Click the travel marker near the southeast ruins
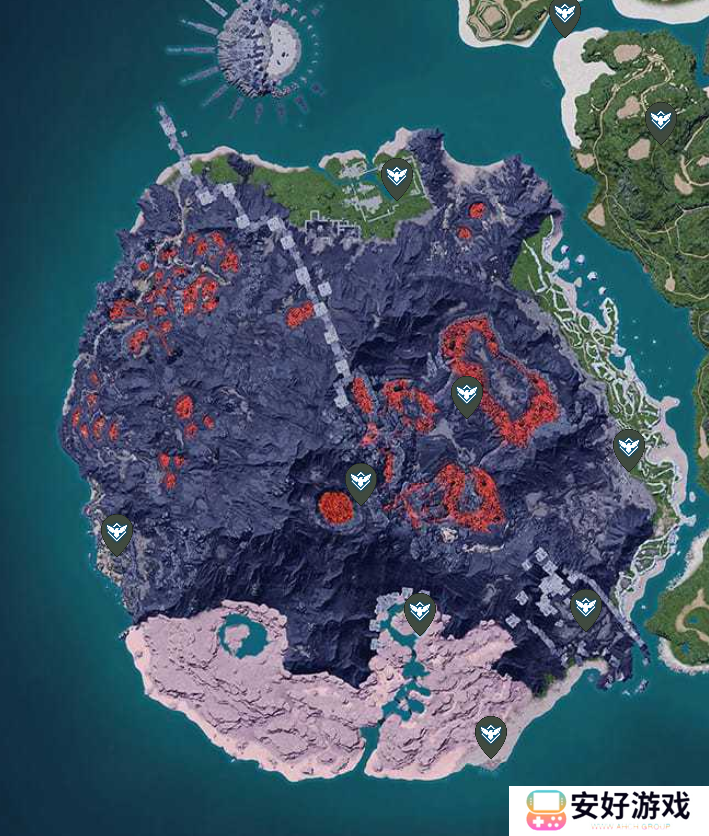The height and width of the screenshot is (836, 709). [586, 608]
